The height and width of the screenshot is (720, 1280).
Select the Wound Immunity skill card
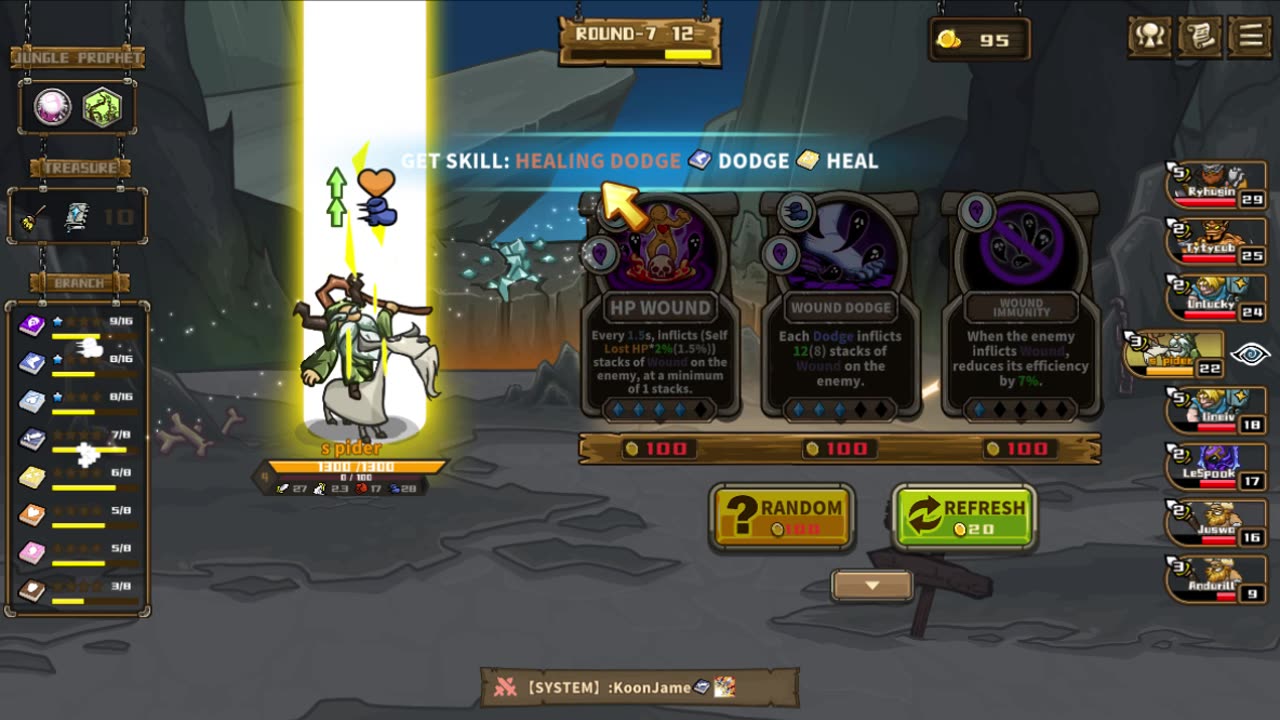(x=1021, y=310)
